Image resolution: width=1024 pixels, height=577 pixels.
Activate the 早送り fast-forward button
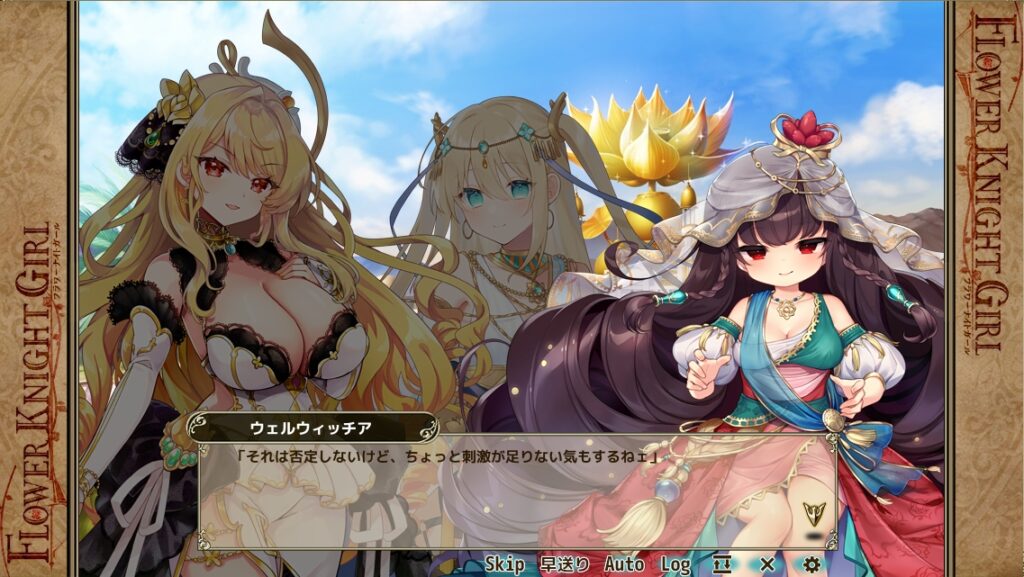tap(564, 565)
